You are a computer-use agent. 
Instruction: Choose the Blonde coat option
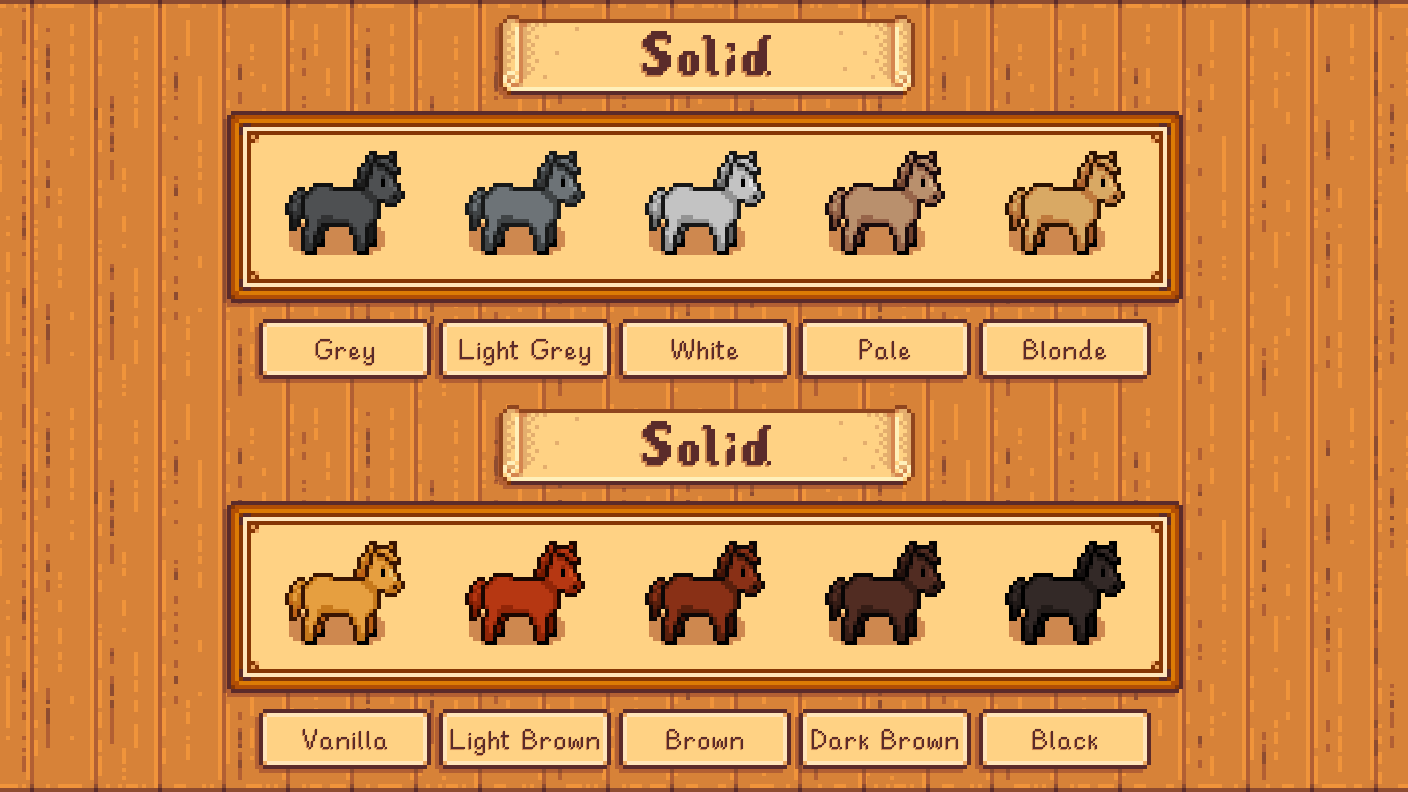click(1064, 350)
